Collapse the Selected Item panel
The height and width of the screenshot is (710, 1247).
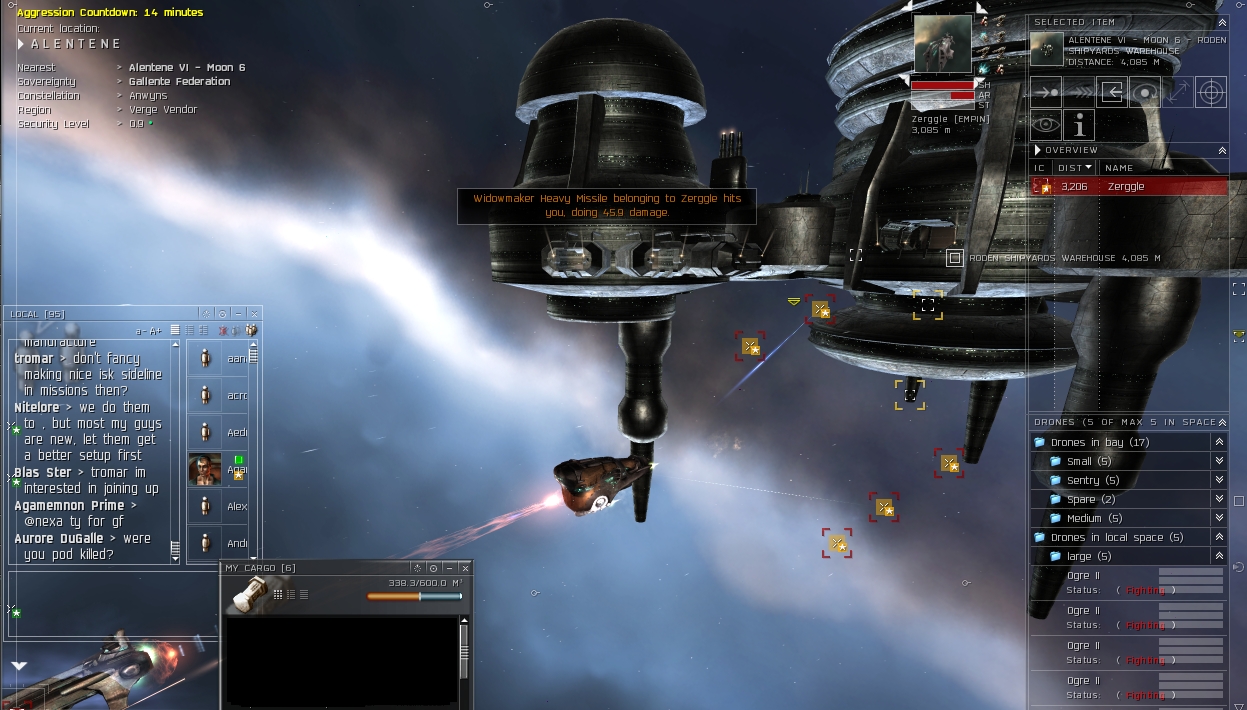pos(1222,22)
